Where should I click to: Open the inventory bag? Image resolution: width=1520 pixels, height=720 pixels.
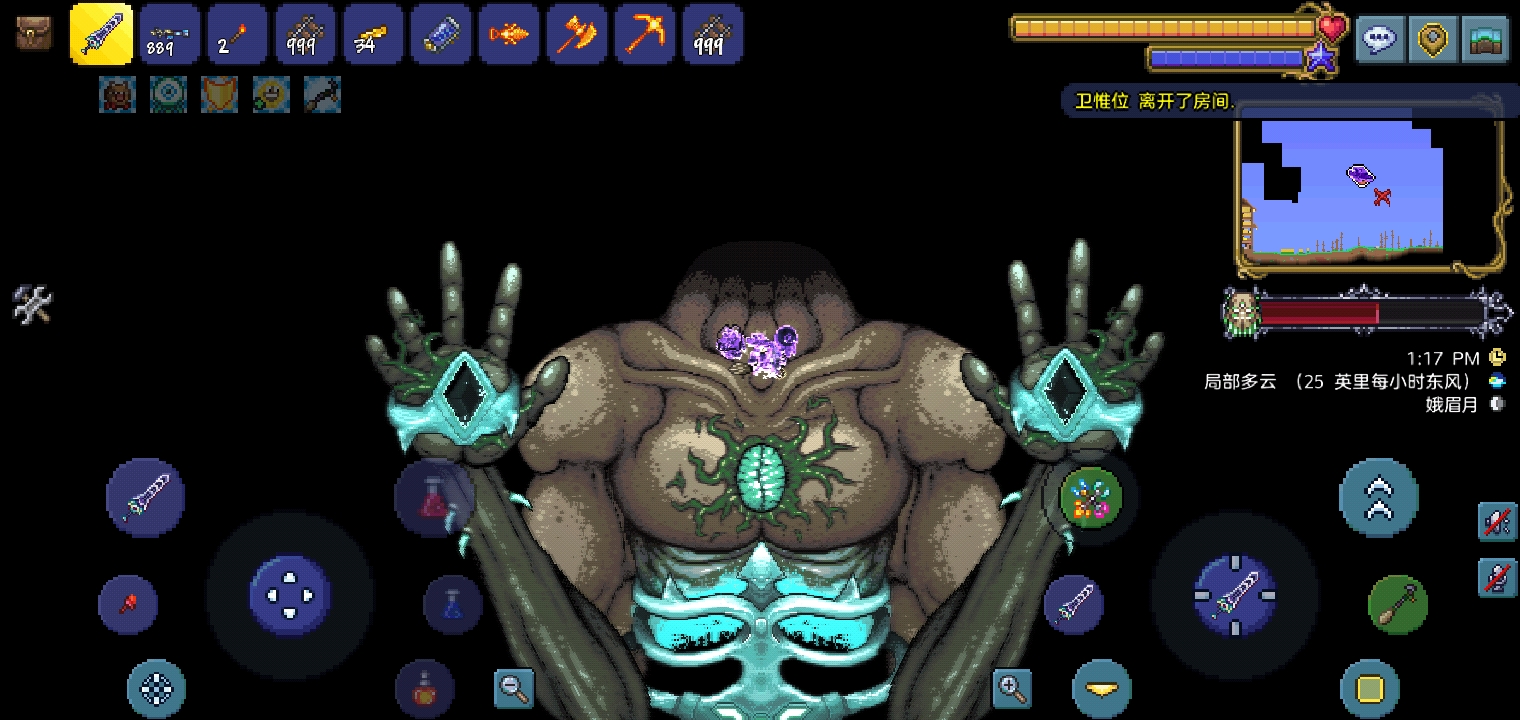point(34,34)
